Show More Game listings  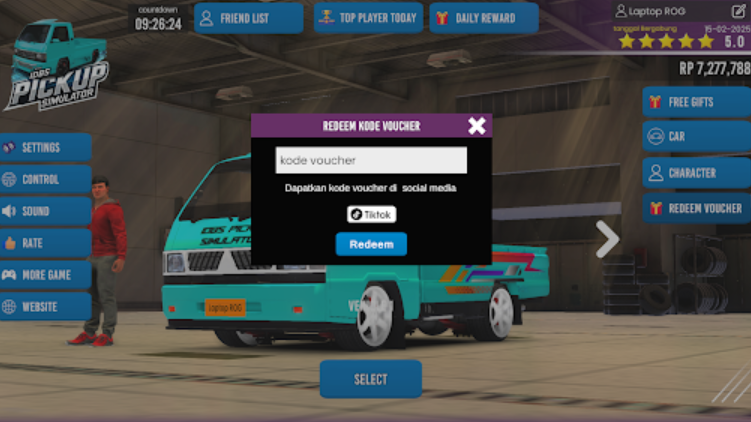click(45, 275)
